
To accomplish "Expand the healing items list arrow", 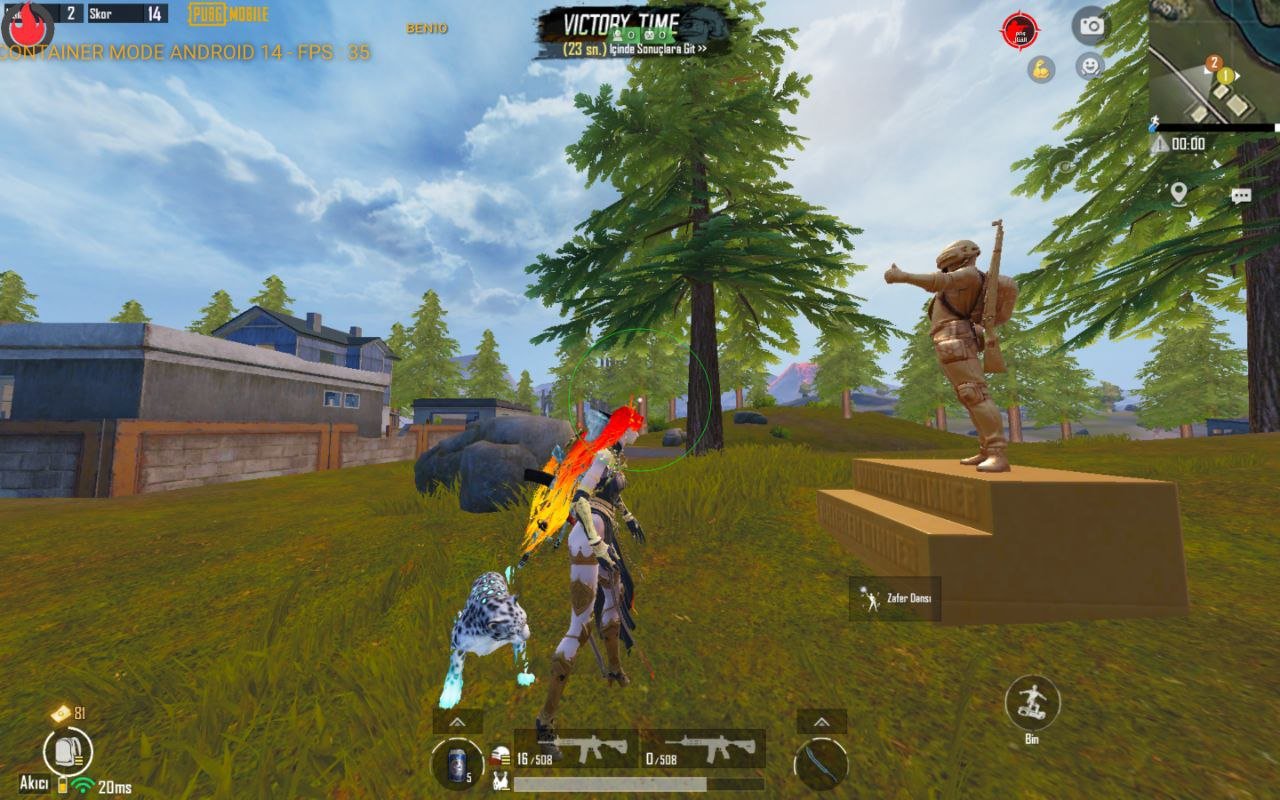I will click(457, 721).
